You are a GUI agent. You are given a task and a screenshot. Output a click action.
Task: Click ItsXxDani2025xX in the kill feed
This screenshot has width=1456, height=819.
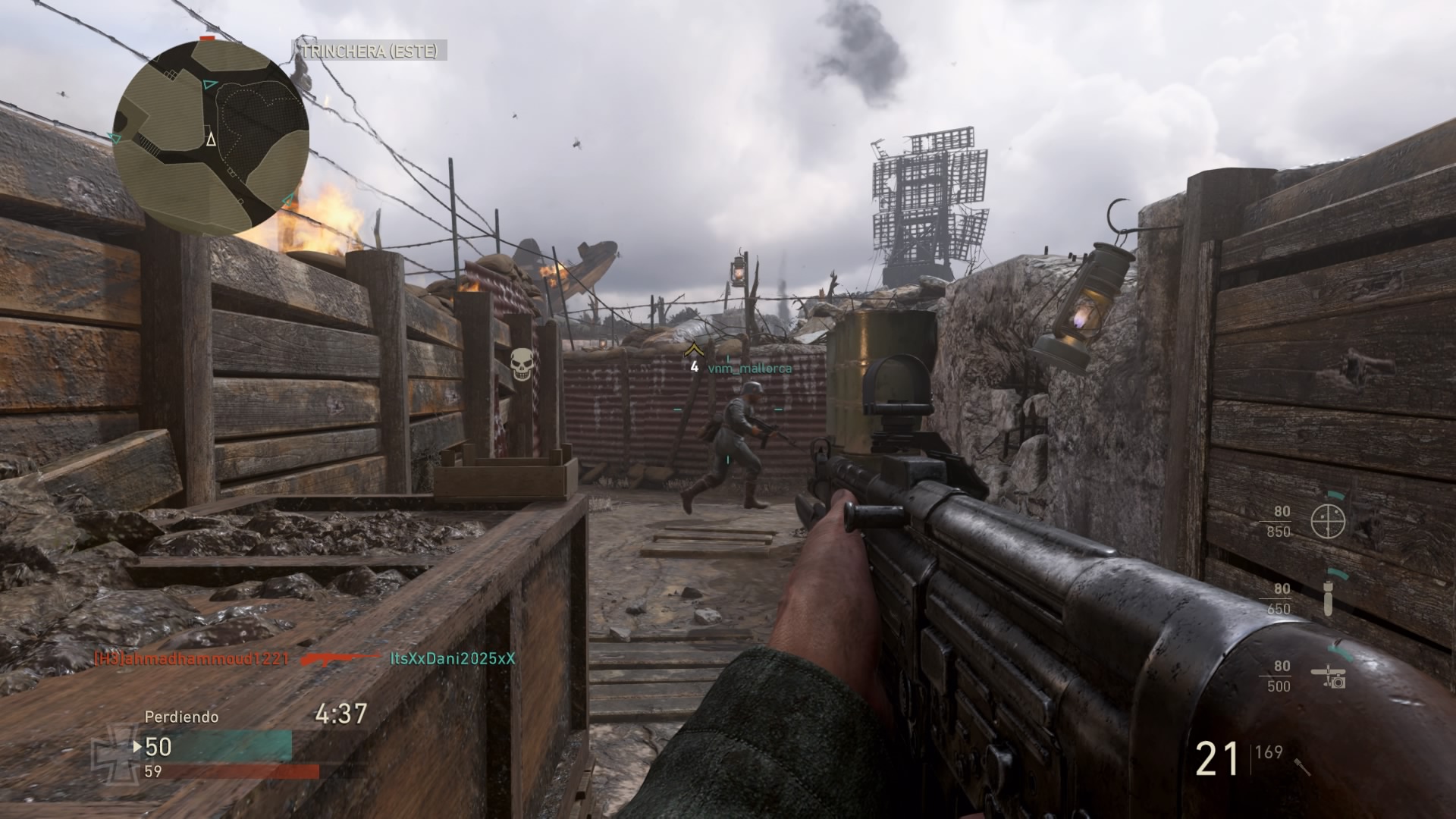pyautogui.click(x=452, y=658)
